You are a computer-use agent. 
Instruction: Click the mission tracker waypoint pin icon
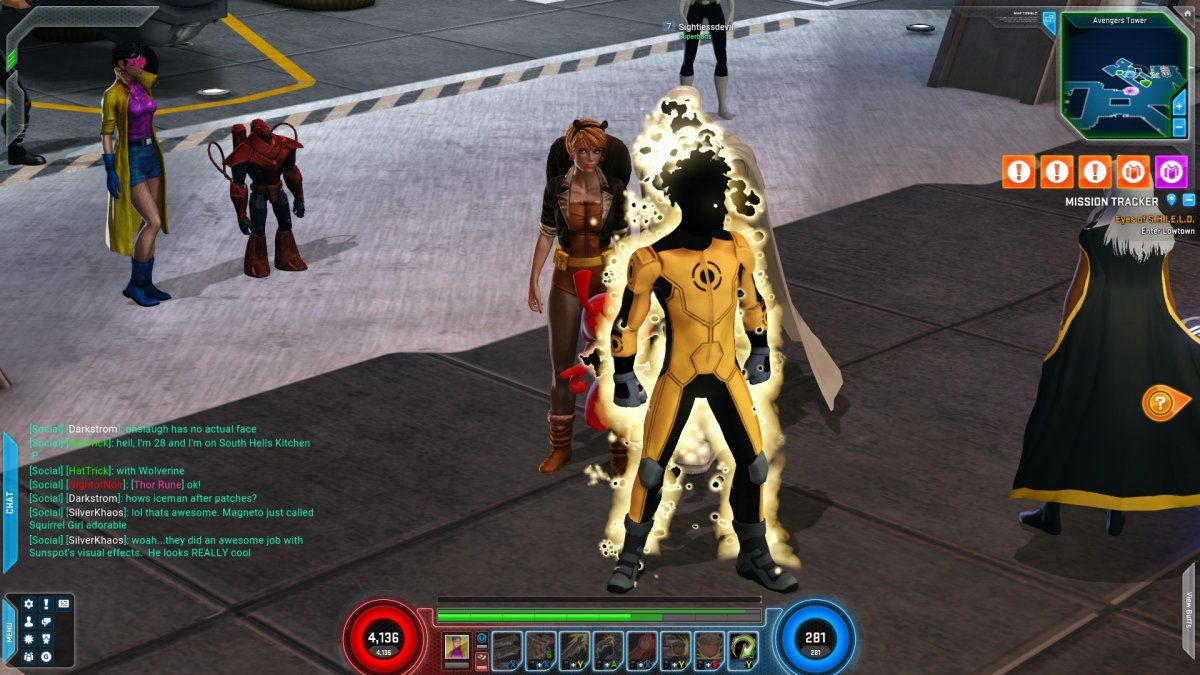click(1172, 200)
